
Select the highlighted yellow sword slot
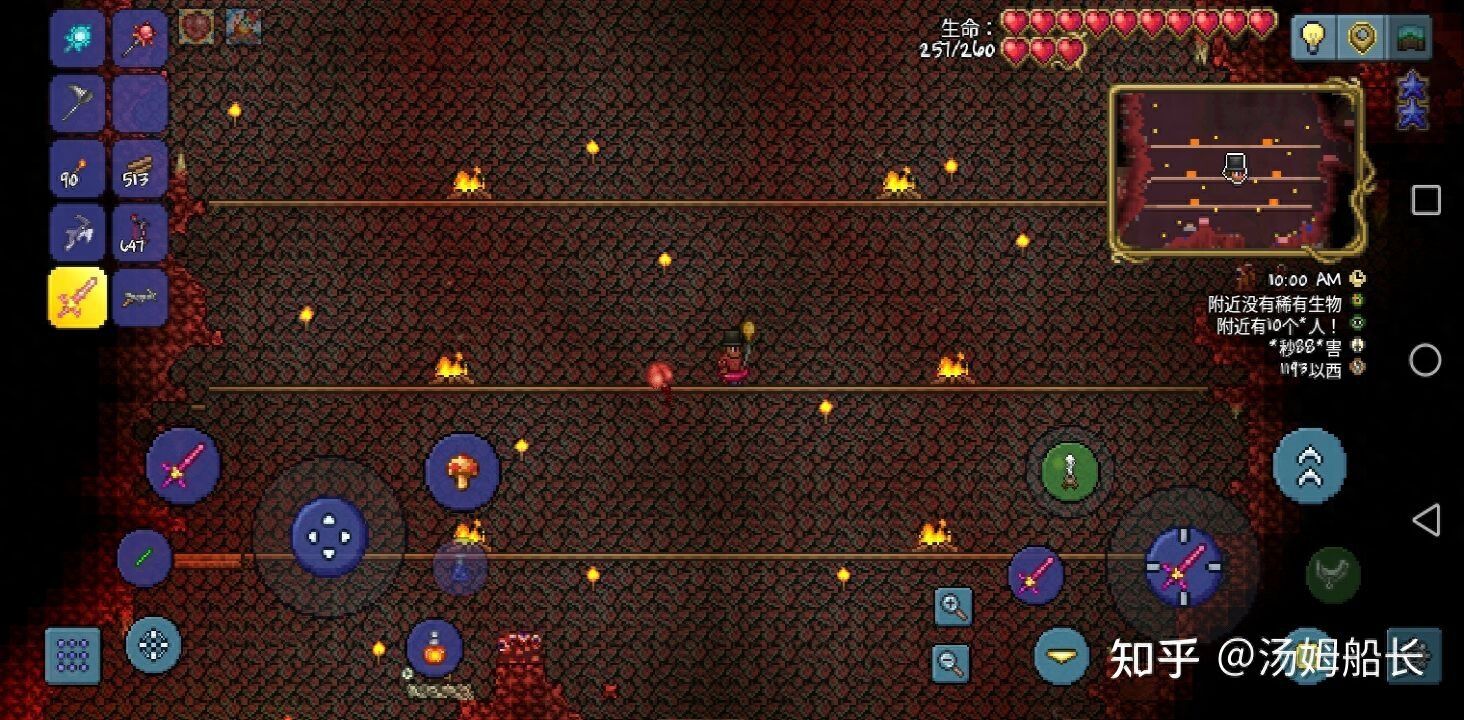(x=77, y=297)
